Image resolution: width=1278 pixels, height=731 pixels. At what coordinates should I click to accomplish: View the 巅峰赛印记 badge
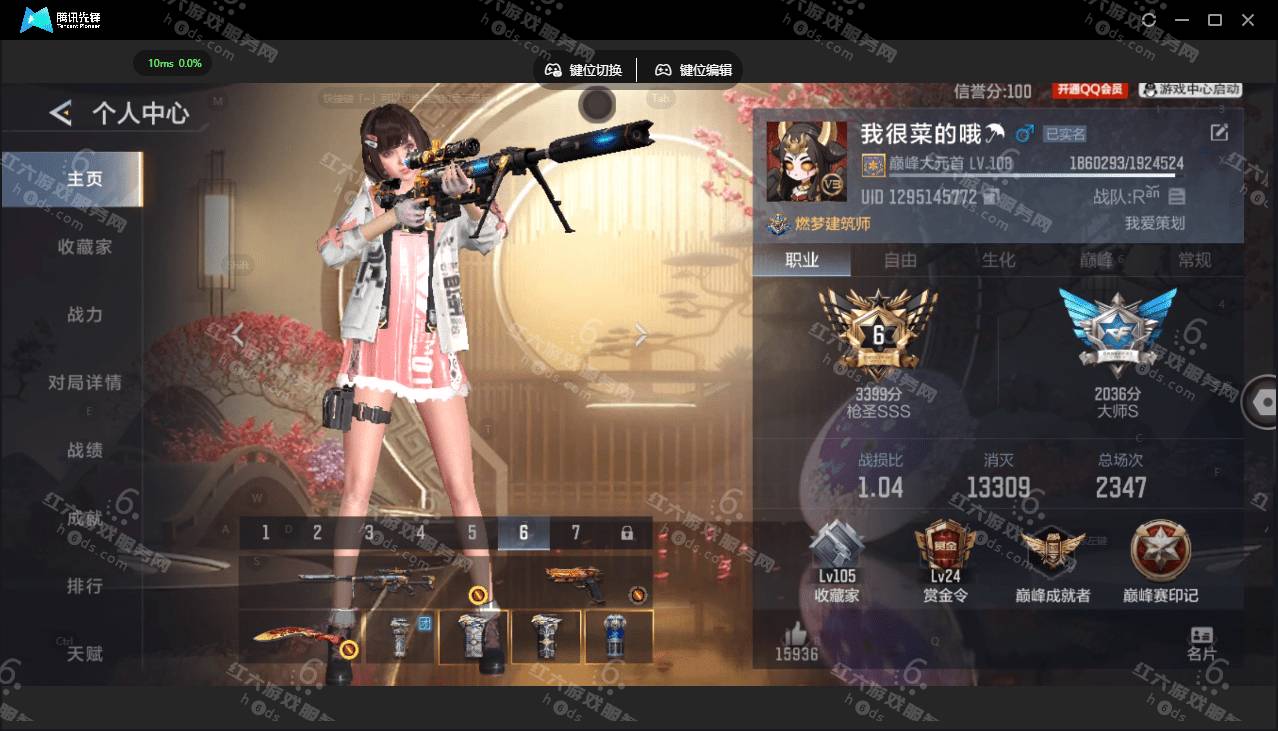point(1160,562)
